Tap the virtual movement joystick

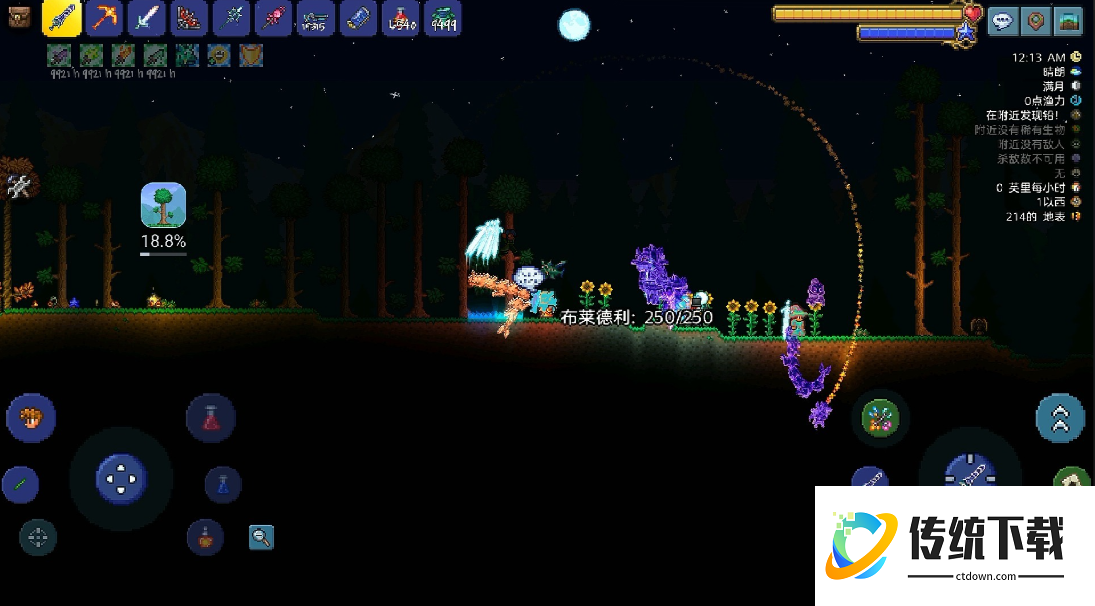[x=121, y=479]
